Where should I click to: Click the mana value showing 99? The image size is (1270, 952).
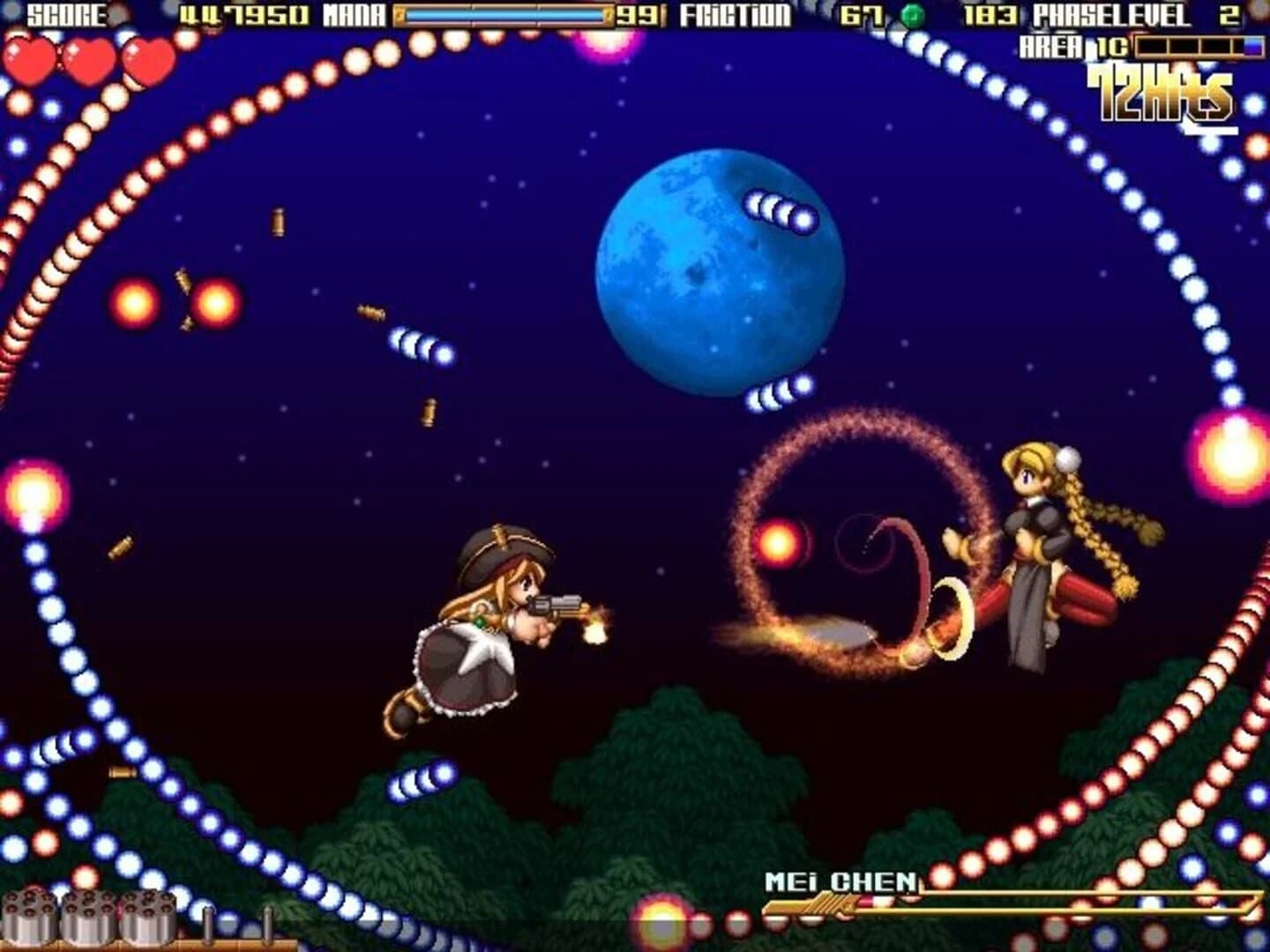pyautogui.click(x=639, y=13)
